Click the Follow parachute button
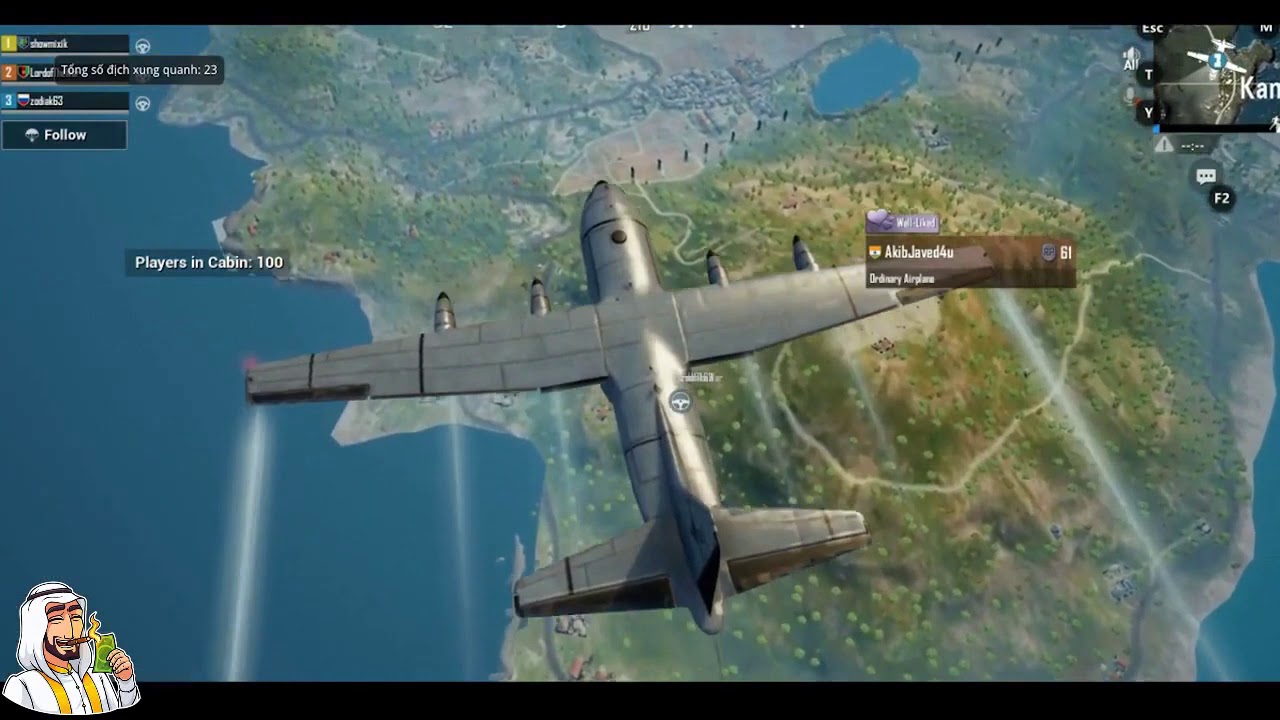Screen dimensions: 1280x720 pos(64,135)
